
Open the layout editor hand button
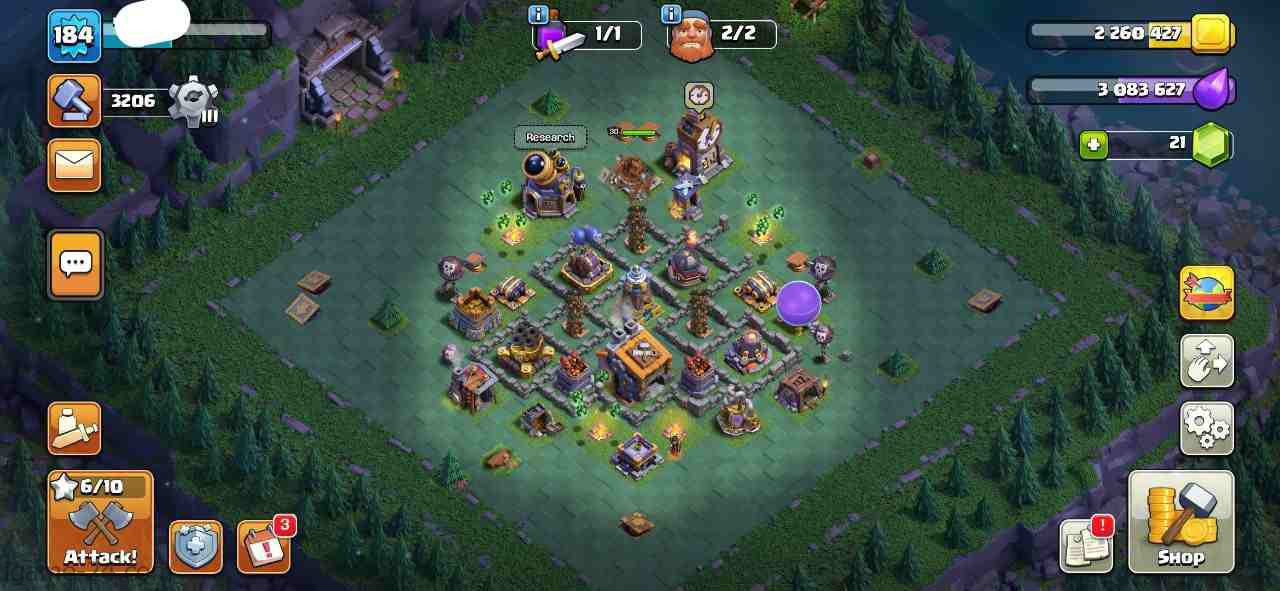click(x=1206, y=361)
